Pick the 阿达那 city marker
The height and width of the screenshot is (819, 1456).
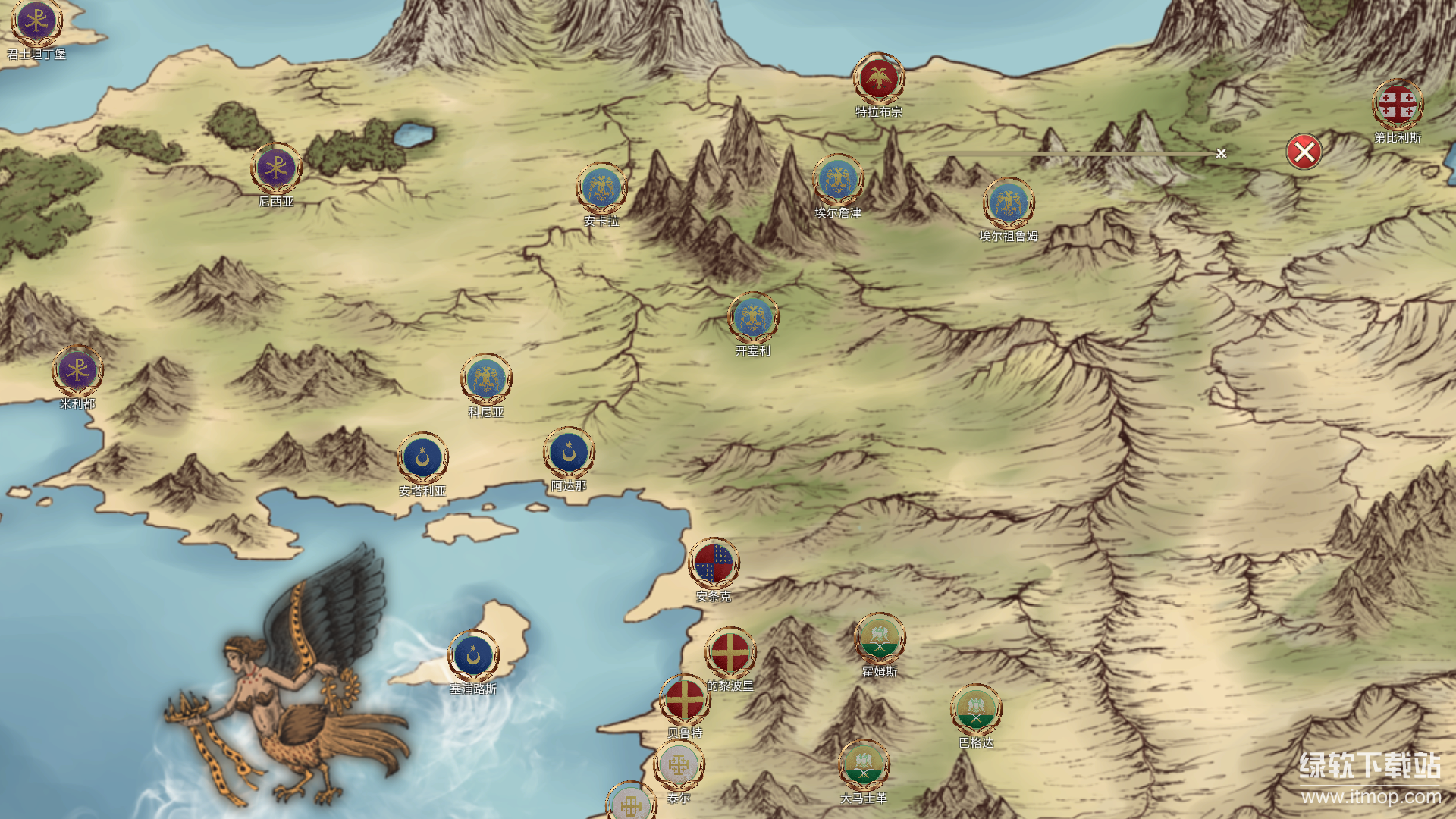tap(569, 453)
